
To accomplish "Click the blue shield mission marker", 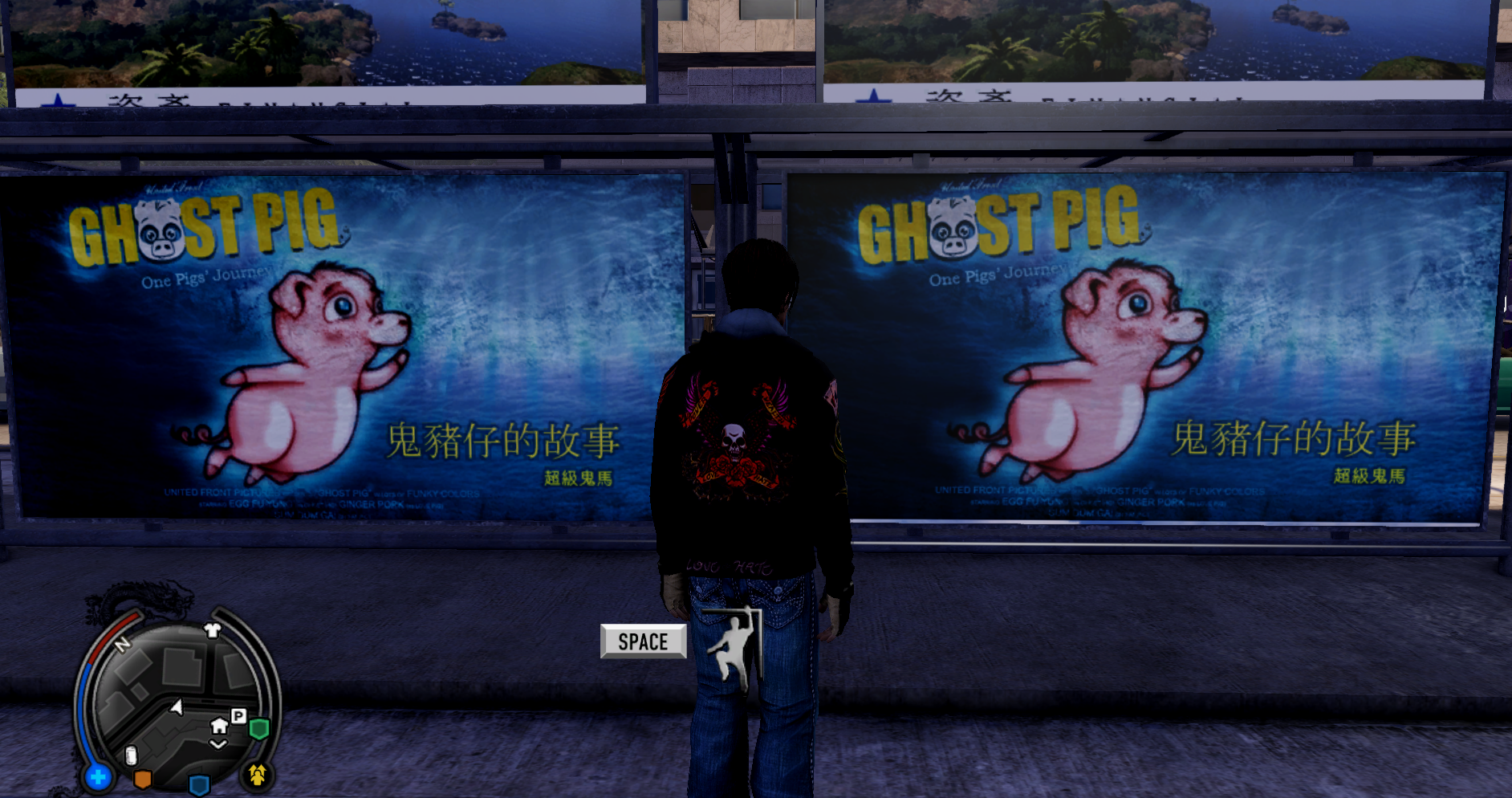I will (199, 784).
